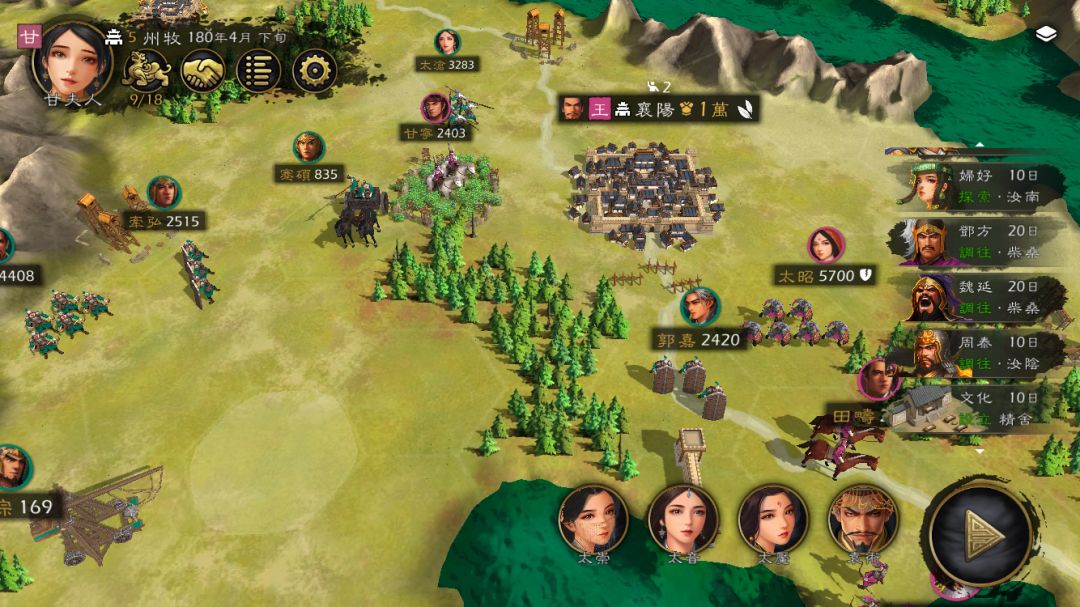Select the 太昭 army with 5700 troops

826,258
